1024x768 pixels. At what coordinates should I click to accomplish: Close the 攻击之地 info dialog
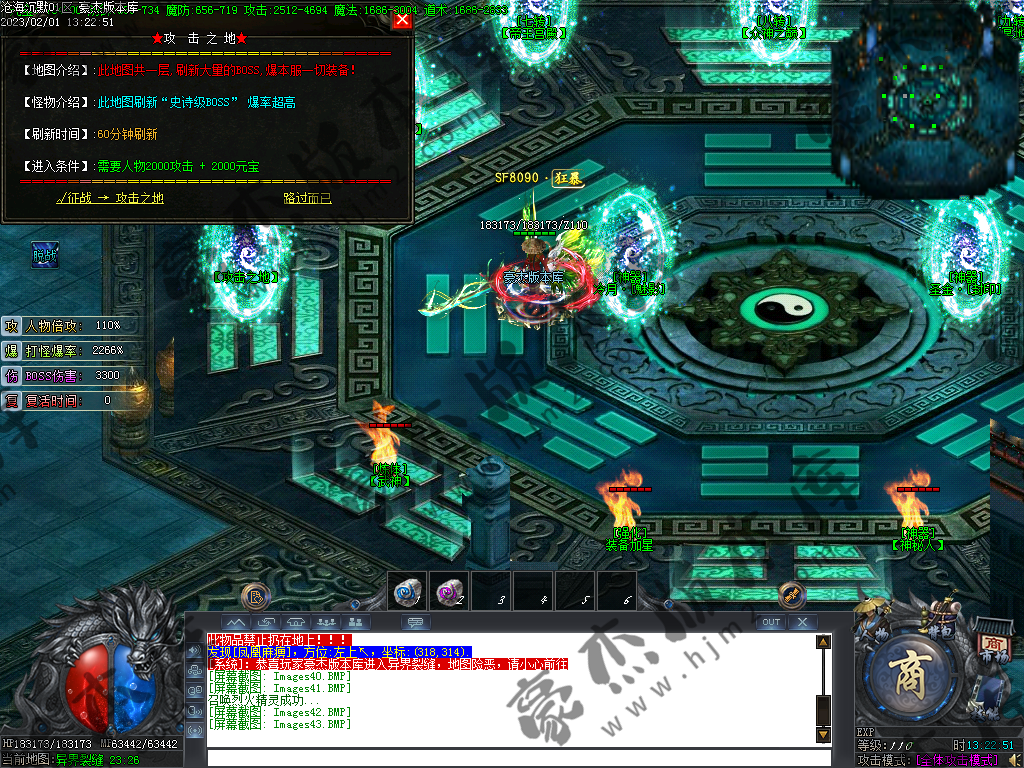tap(402, 20)
